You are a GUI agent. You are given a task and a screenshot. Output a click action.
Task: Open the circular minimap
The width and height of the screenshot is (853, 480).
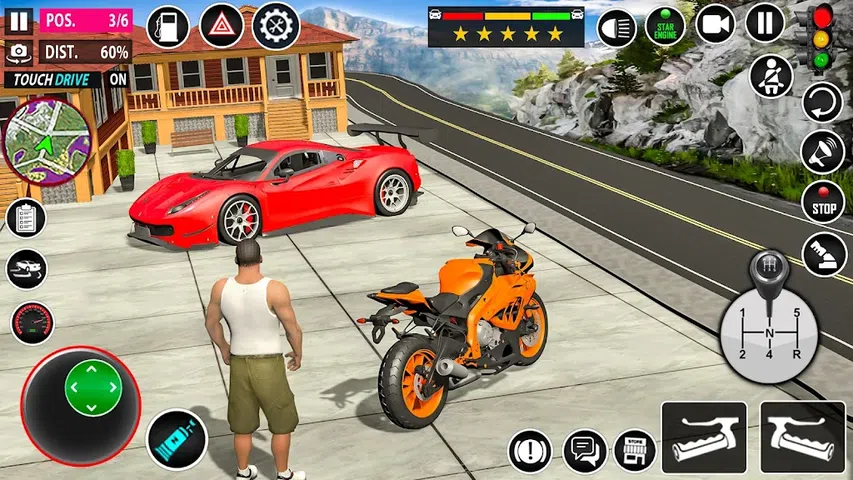click(x=46, y=141)
